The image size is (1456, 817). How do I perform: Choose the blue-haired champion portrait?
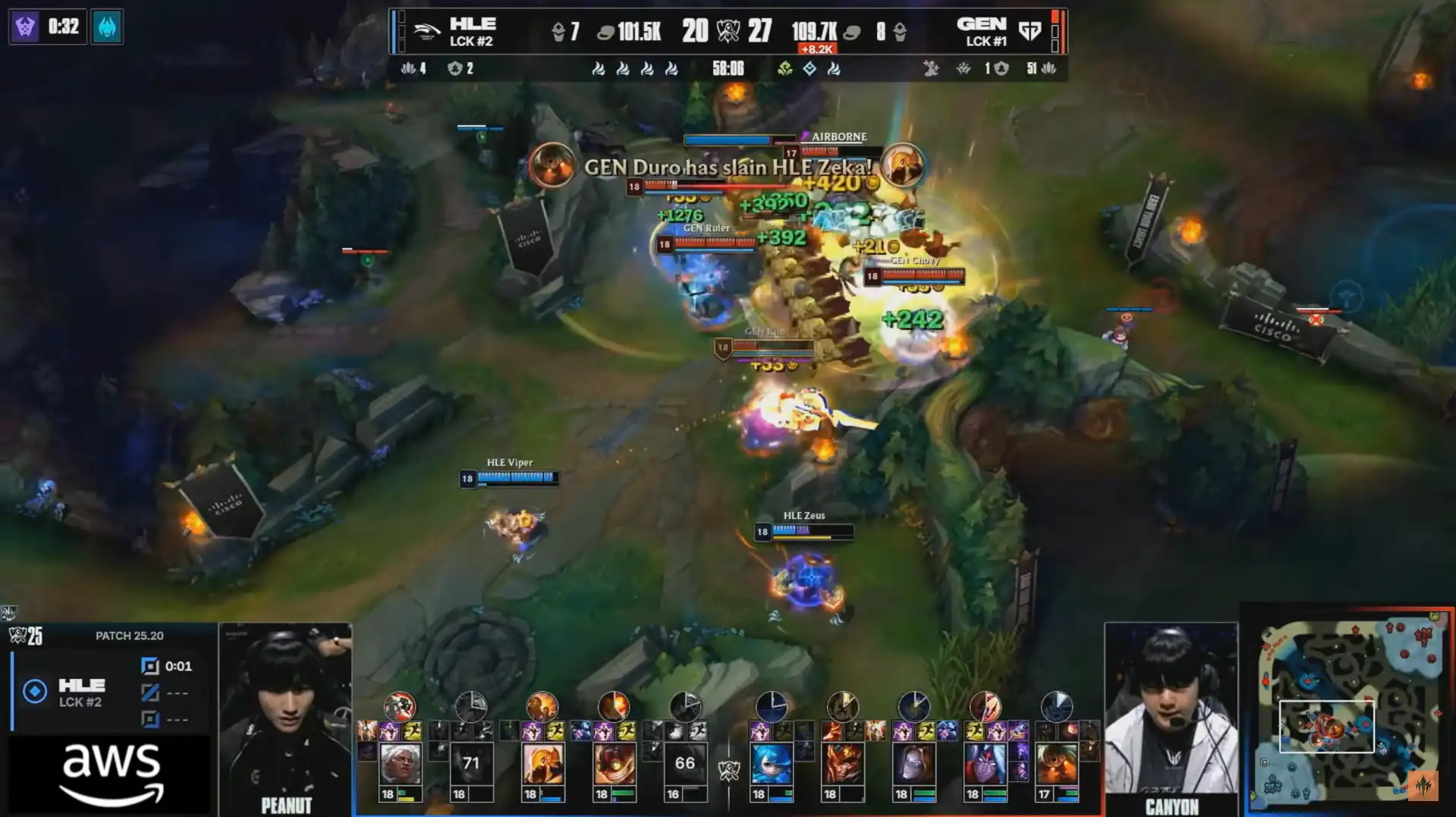click(x=771, y=765)
